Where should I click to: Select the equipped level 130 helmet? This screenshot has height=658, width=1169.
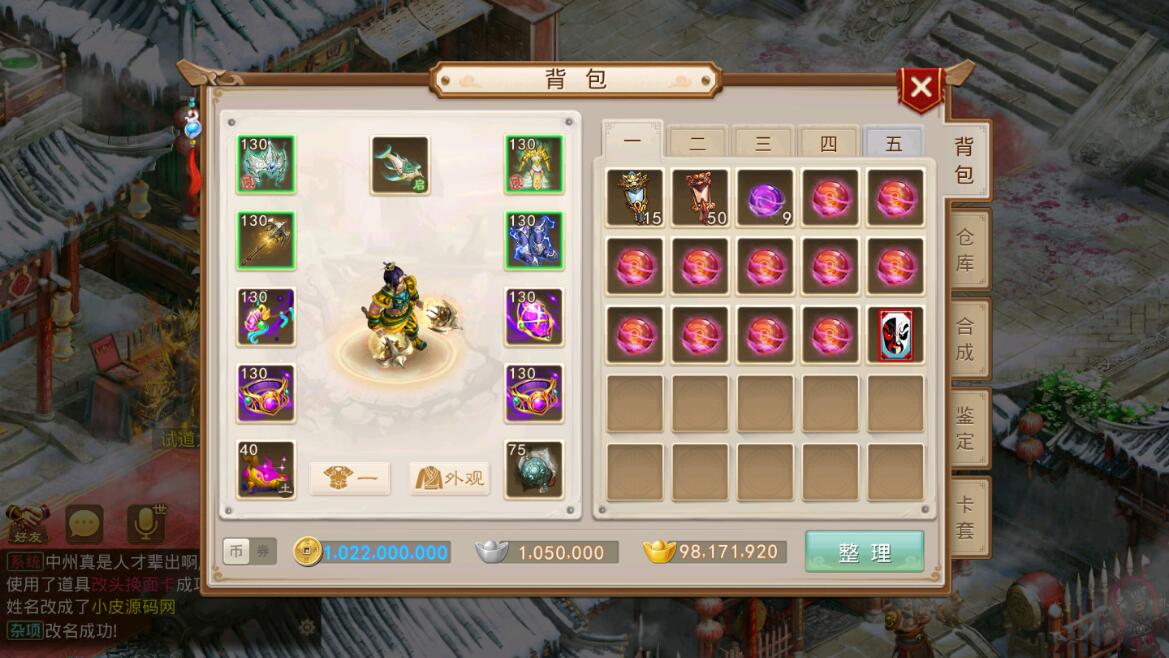[266, 165]
